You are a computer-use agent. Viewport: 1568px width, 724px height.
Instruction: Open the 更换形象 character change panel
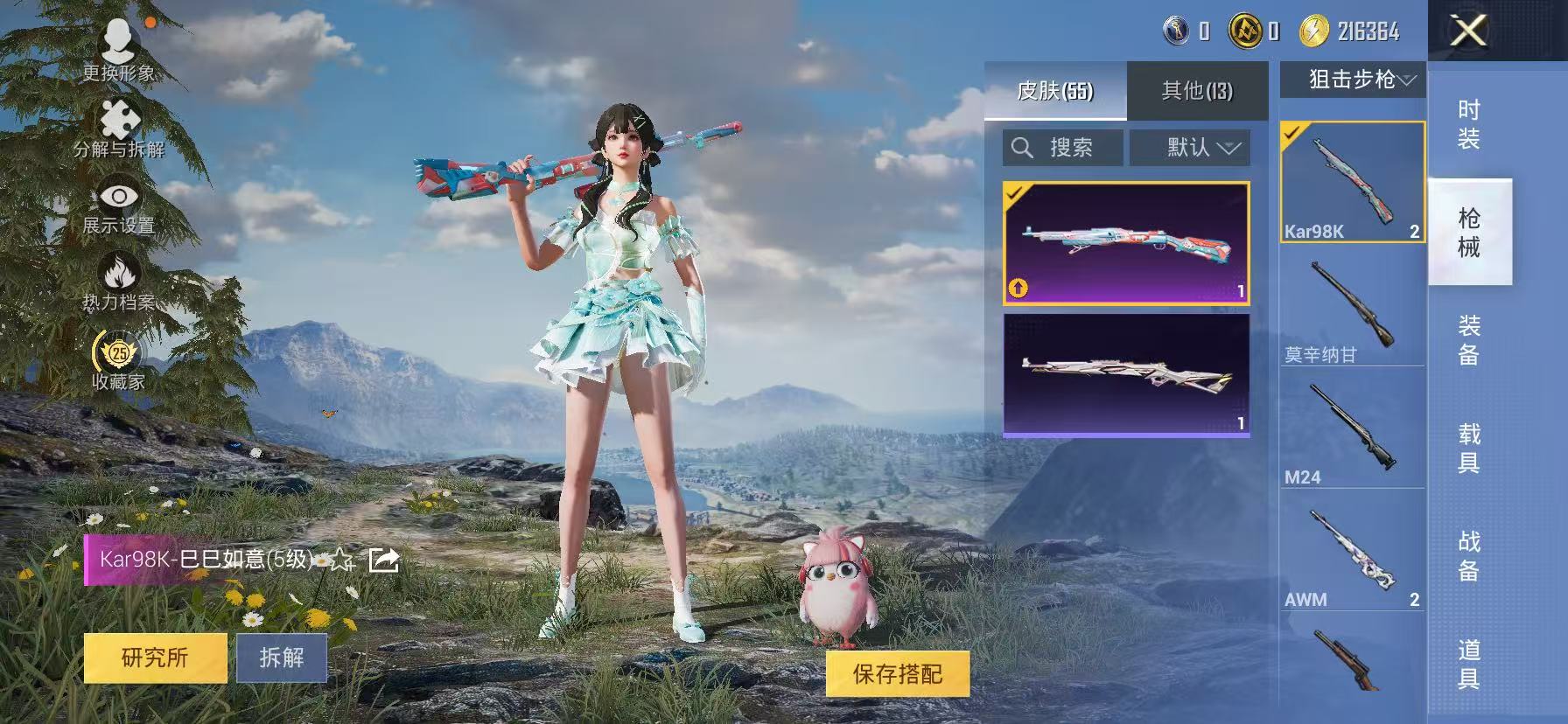[x=118, y=48]
